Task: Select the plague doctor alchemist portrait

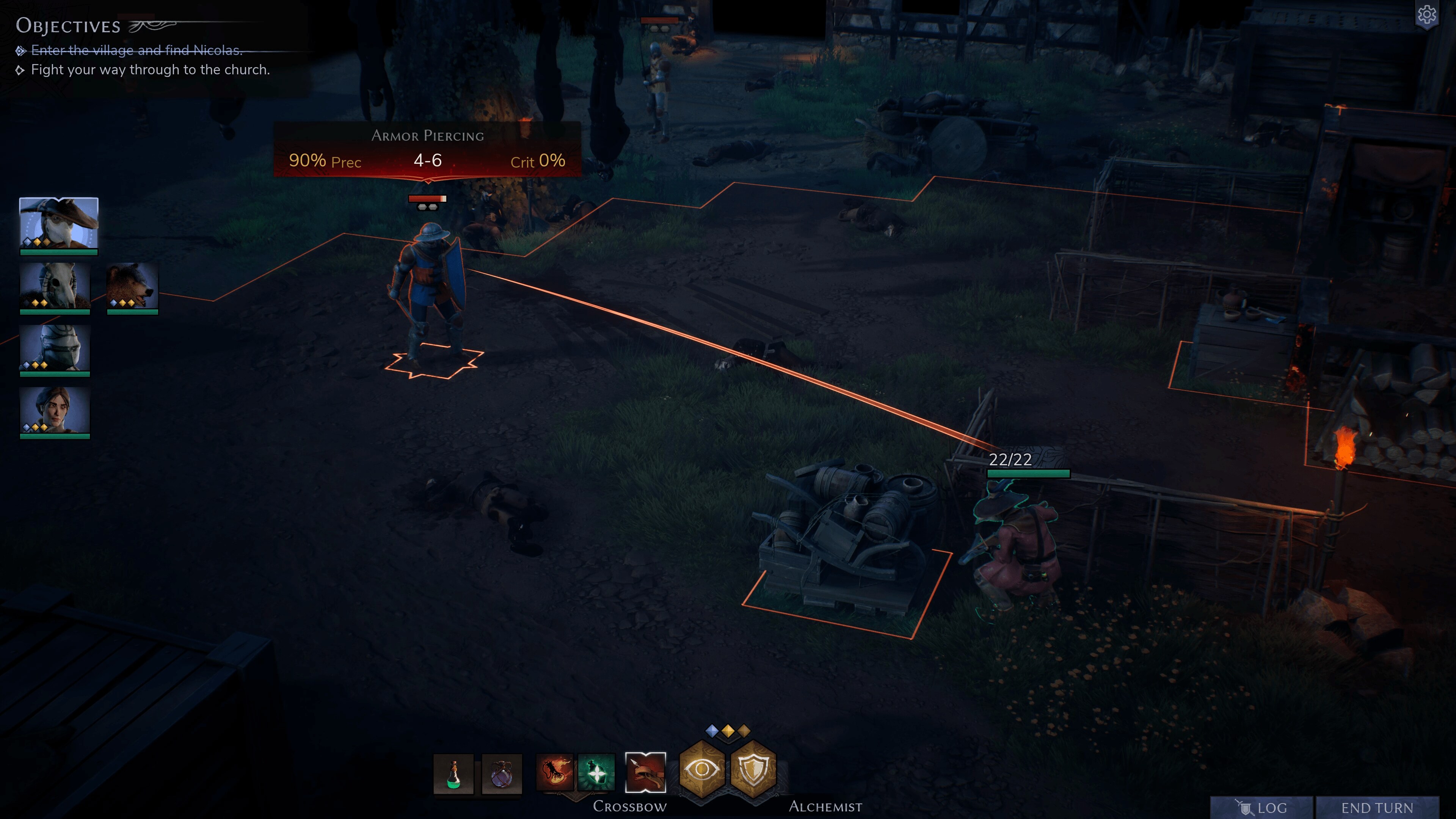Action: 59,224
